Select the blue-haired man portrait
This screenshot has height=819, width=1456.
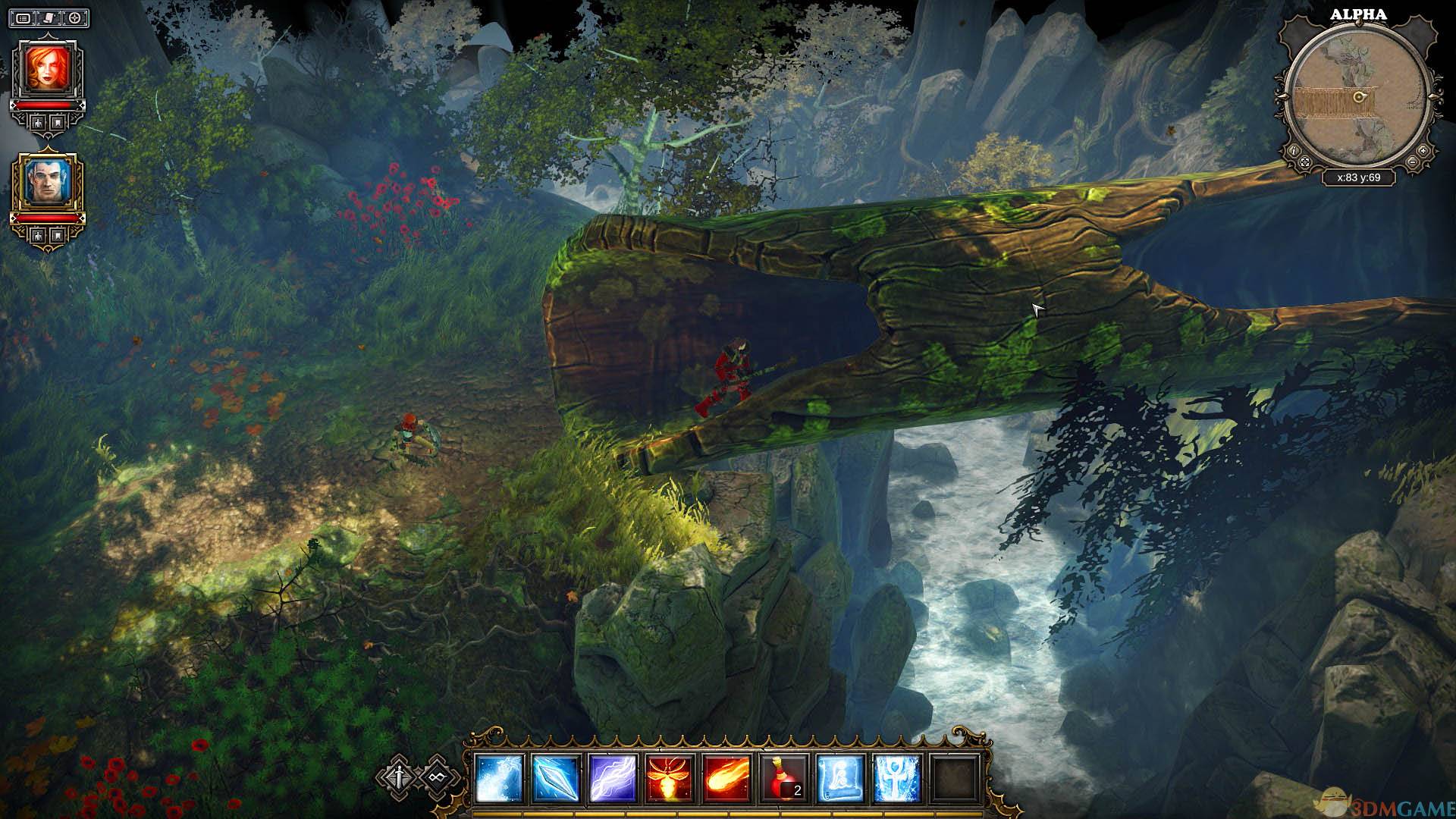click(x=48, y=182)
